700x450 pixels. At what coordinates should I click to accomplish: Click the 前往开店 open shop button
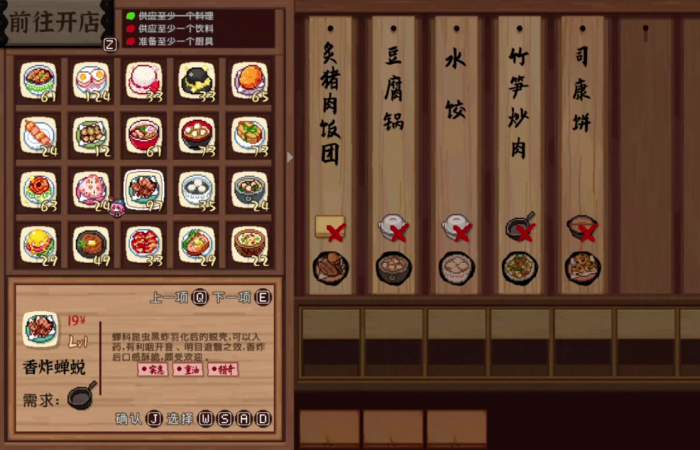[56, 23]
